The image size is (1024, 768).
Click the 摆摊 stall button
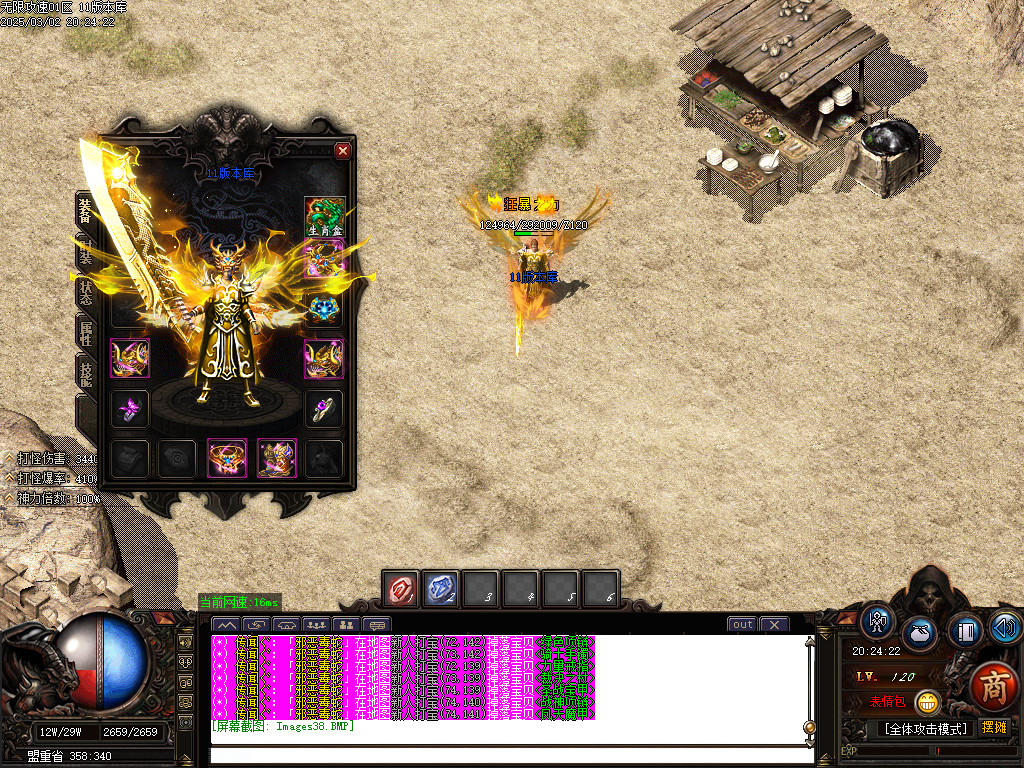(x=992, y=728)
